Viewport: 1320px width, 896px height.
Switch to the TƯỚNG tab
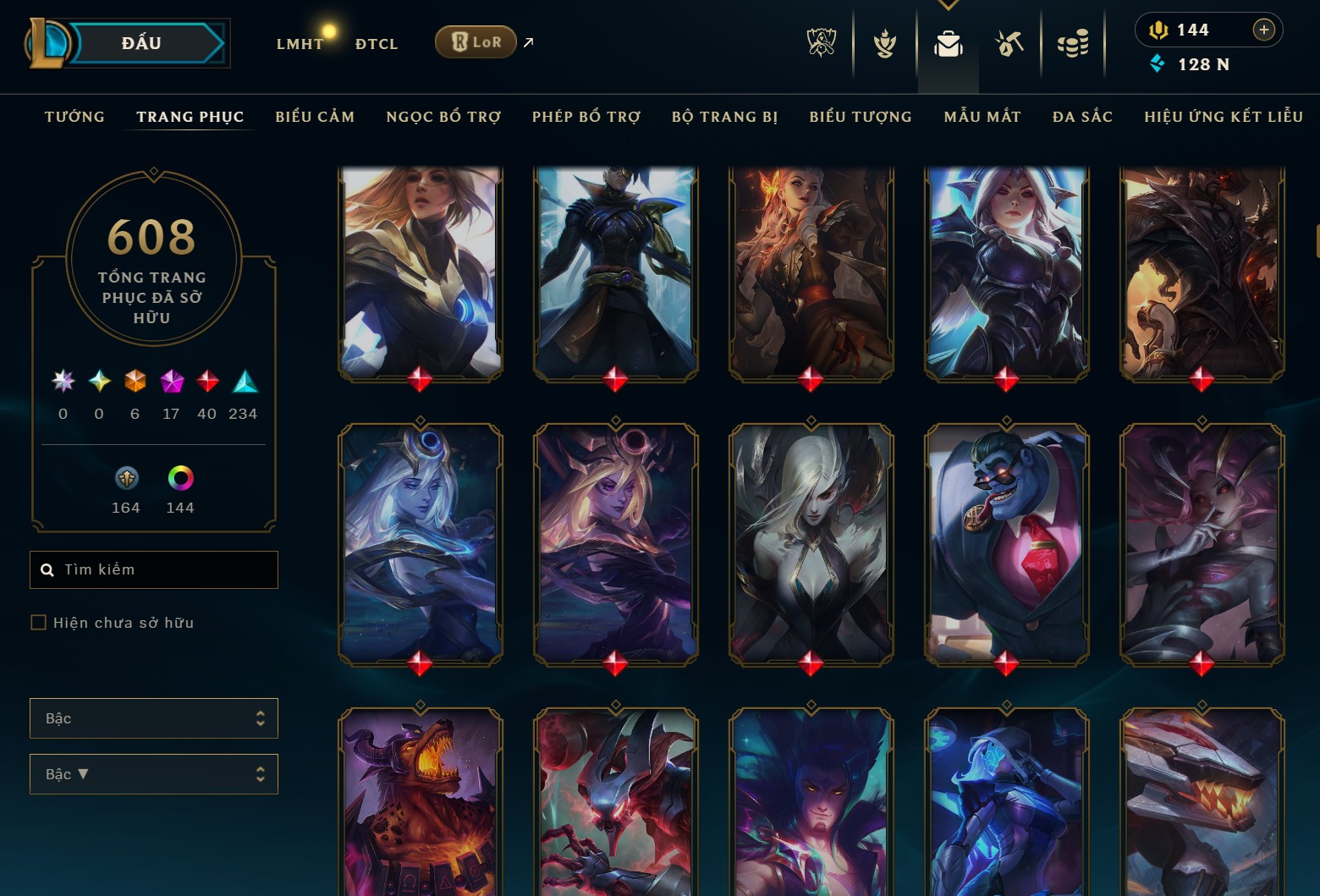point(74,117)
